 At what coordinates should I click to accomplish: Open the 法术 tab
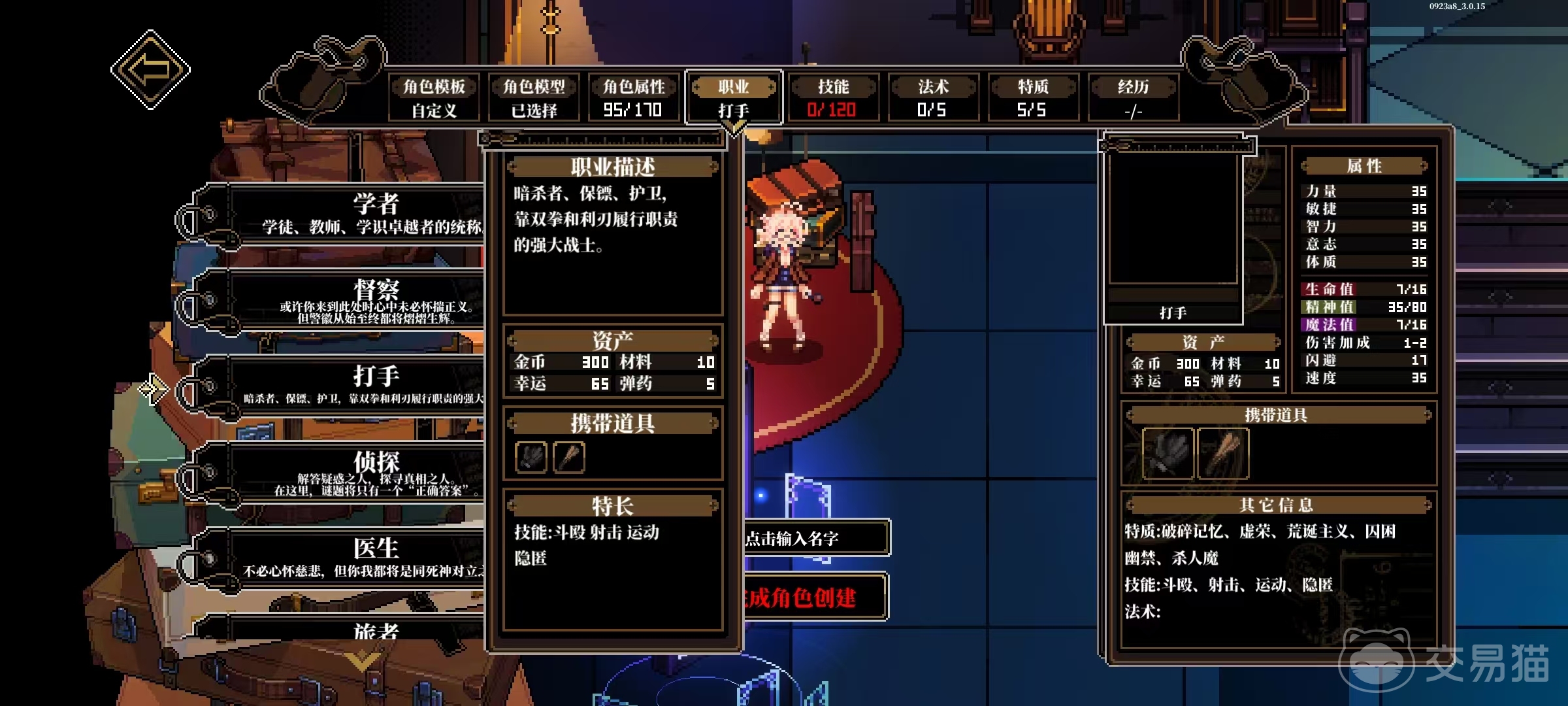point(932,97)
